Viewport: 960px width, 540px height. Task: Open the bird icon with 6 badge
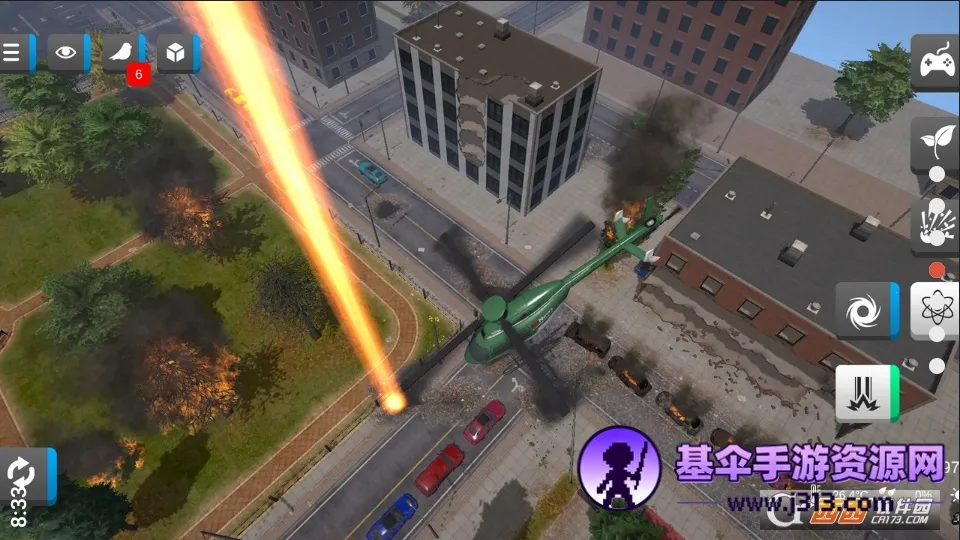pos(122,53)
